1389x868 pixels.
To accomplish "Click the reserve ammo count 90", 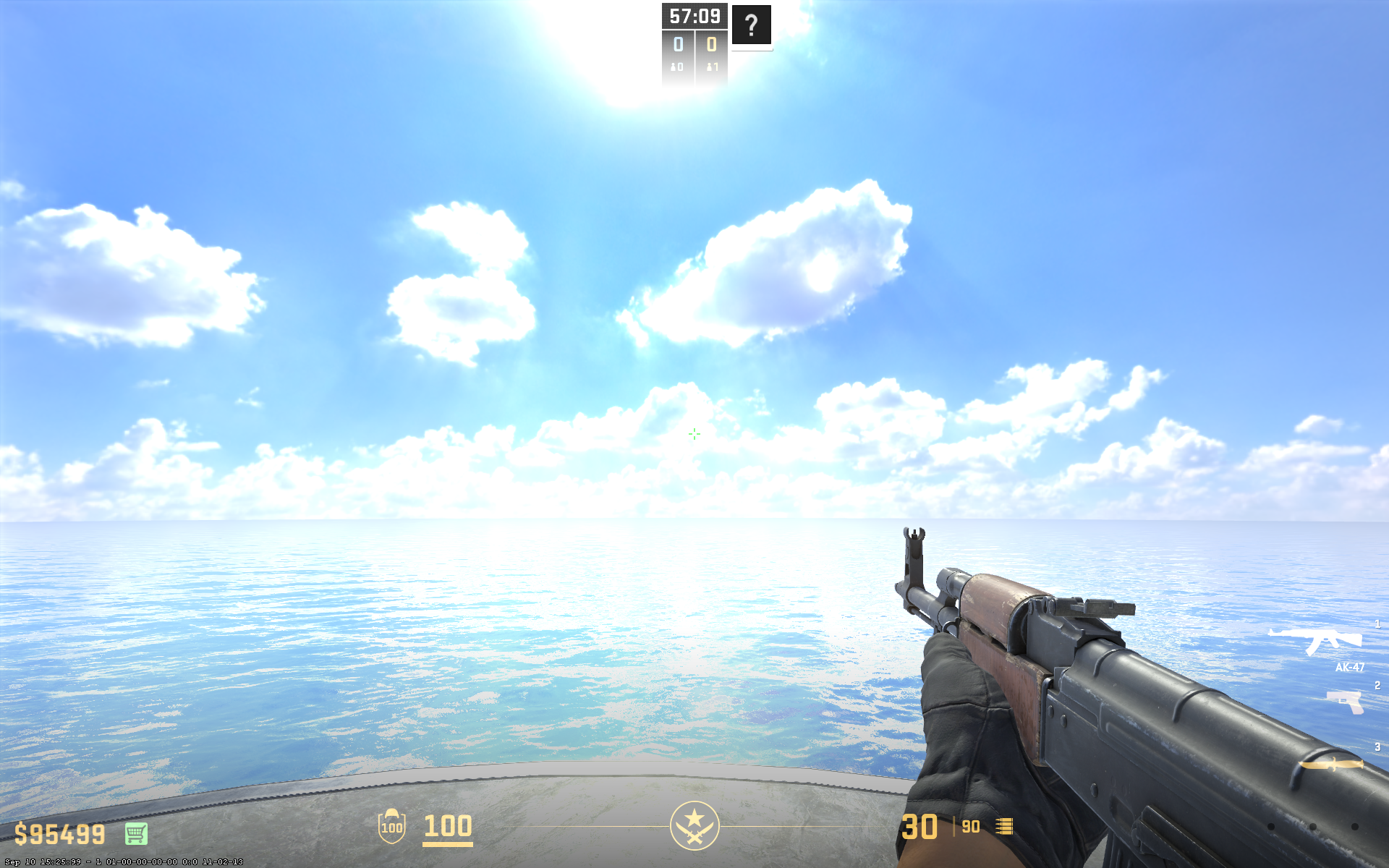I will coord(969,827).
